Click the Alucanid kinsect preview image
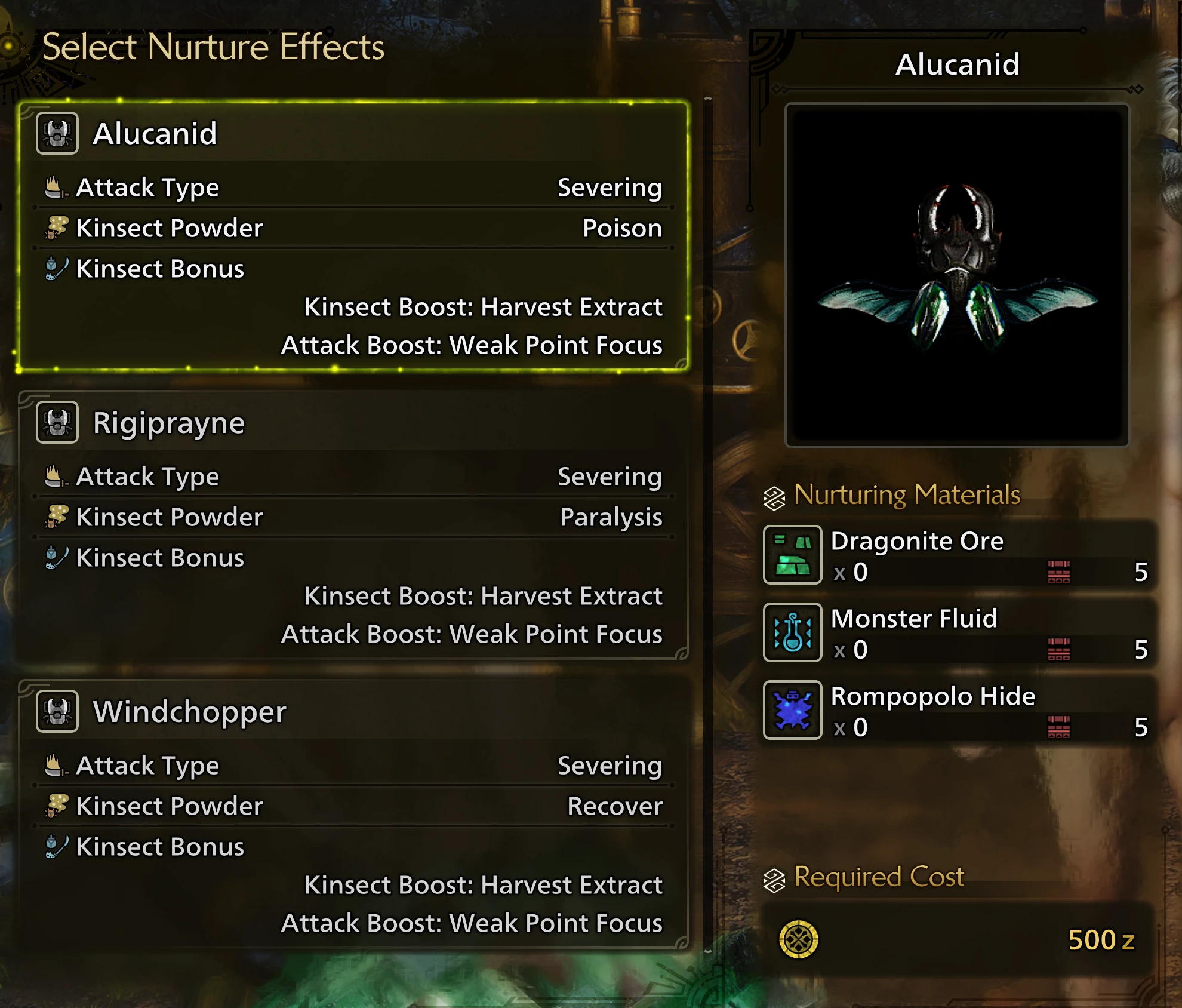 tap(956, 275)
